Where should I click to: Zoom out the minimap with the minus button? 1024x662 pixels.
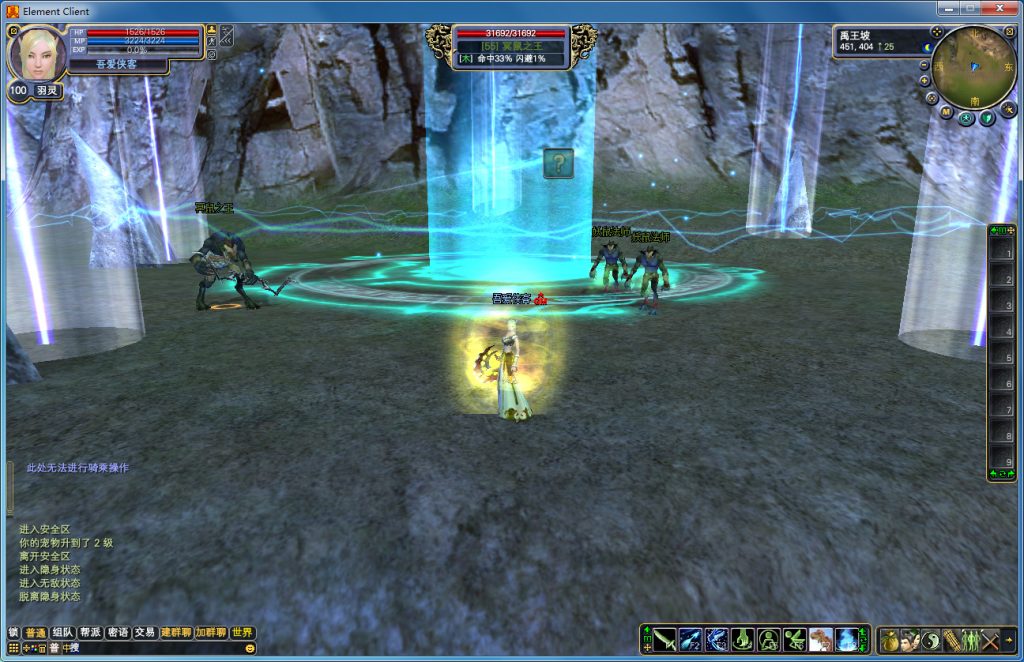click(x=925, y=66)
